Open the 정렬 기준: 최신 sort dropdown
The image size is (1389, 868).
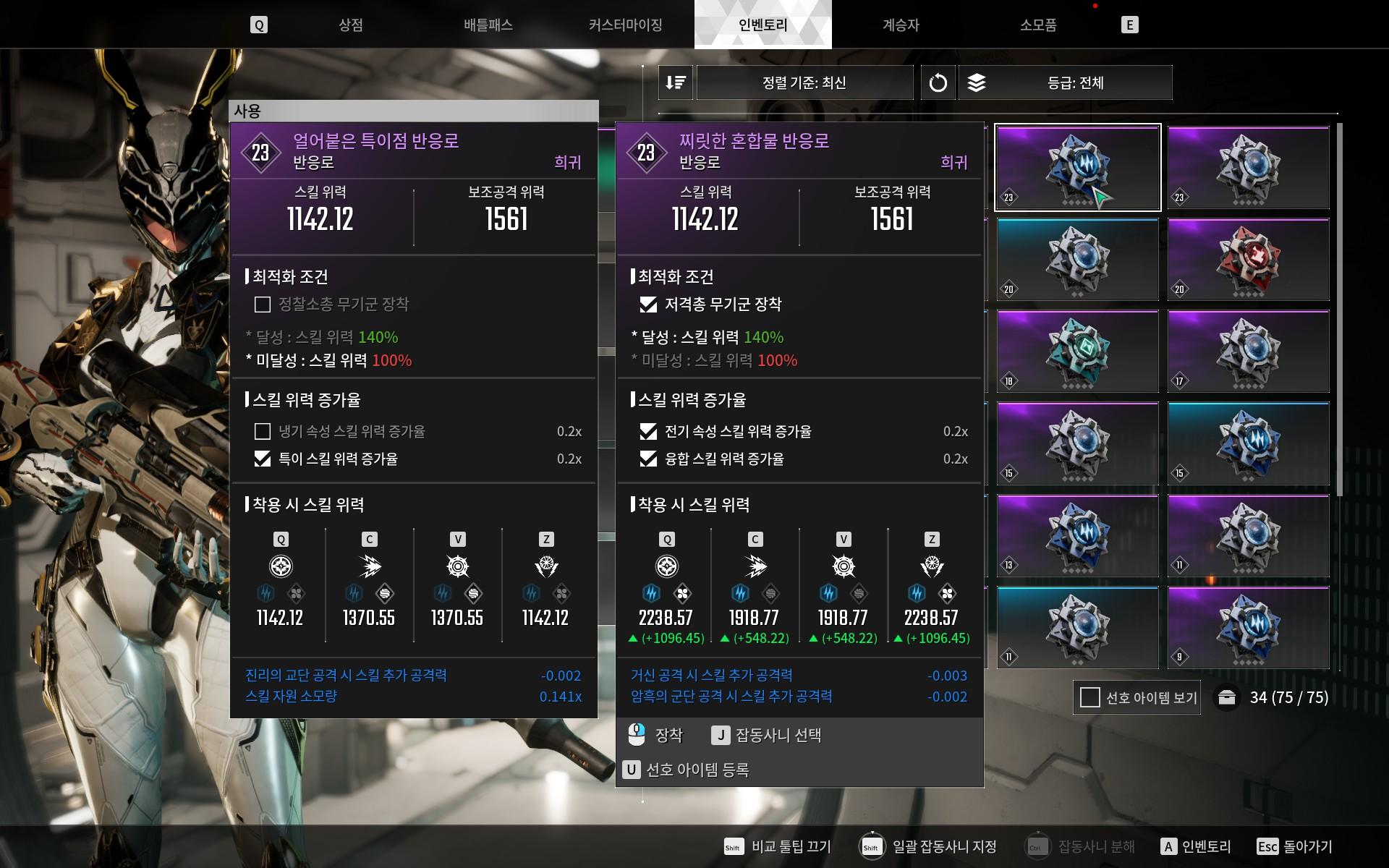804,82
